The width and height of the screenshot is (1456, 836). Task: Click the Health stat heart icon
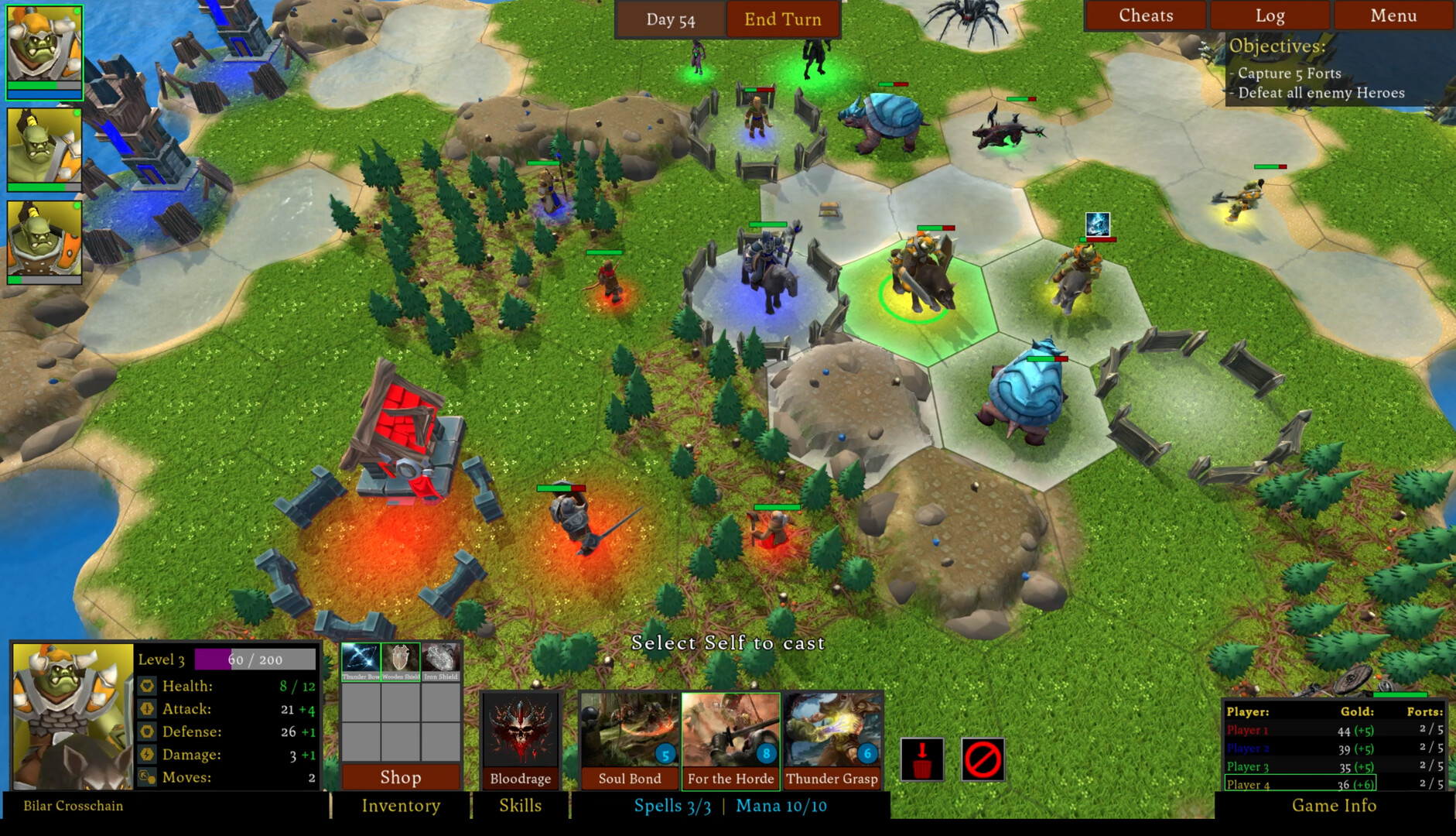pos(146,686)
